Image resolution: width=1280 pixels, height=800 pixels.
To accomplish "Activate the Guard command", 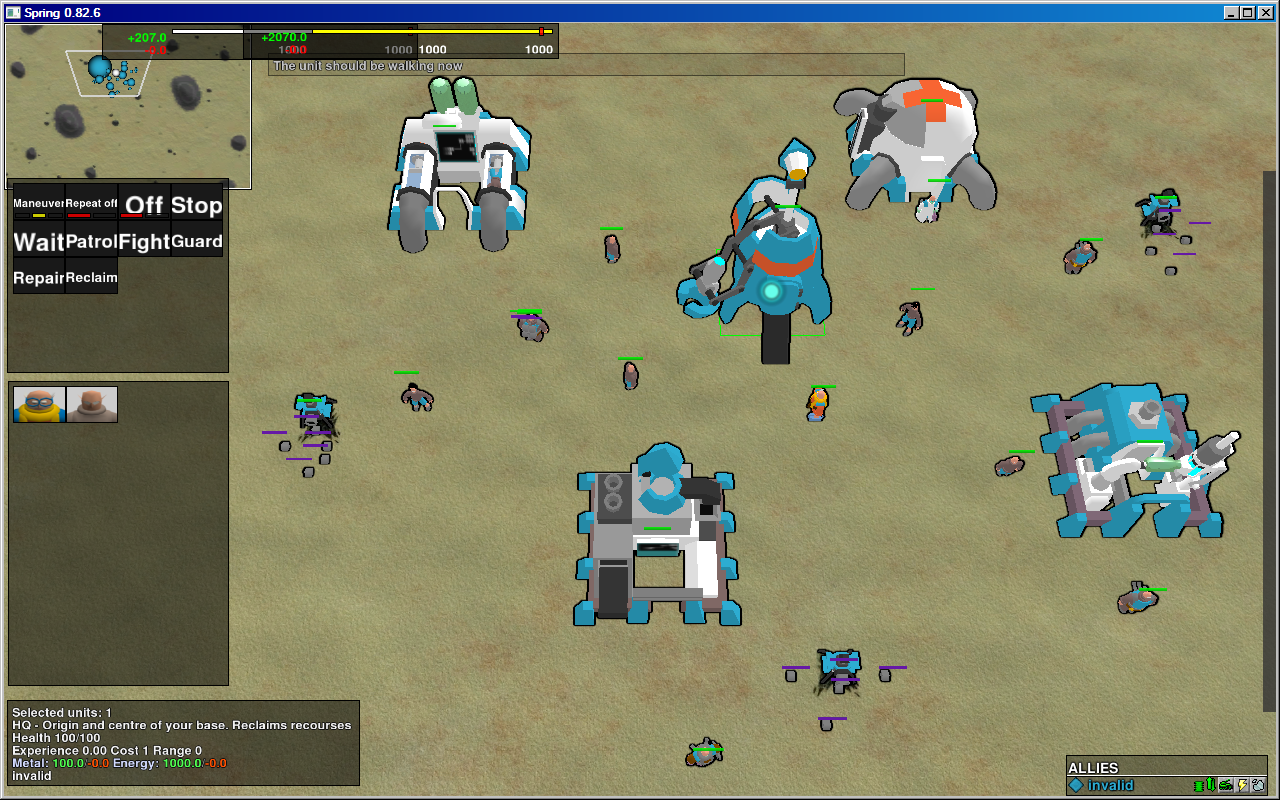I will 197,241.
